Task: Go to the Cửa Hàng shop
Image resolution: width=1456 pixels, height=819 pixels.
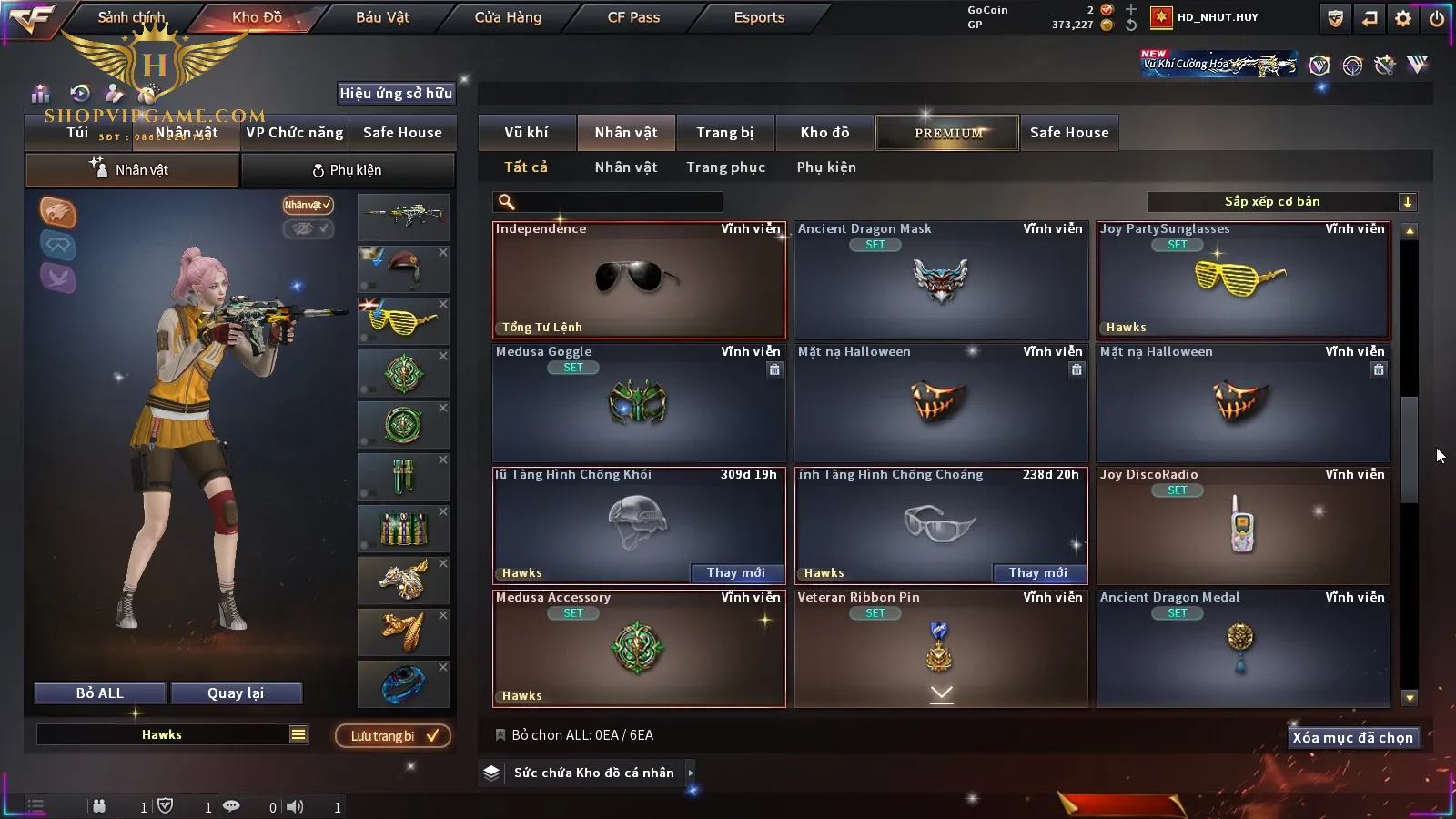Action: tap(508, 17)
